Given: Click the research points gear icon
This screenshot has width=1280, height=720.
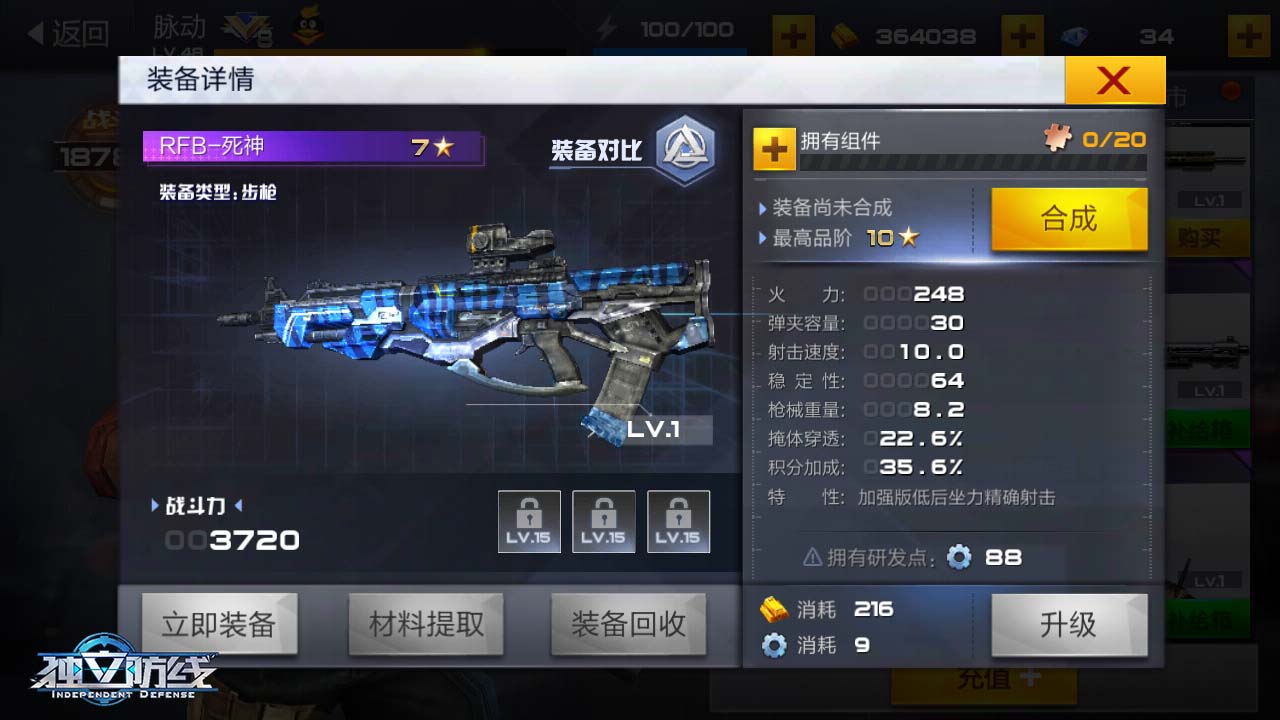Looking at the screenshot, I should click(958, 558).
